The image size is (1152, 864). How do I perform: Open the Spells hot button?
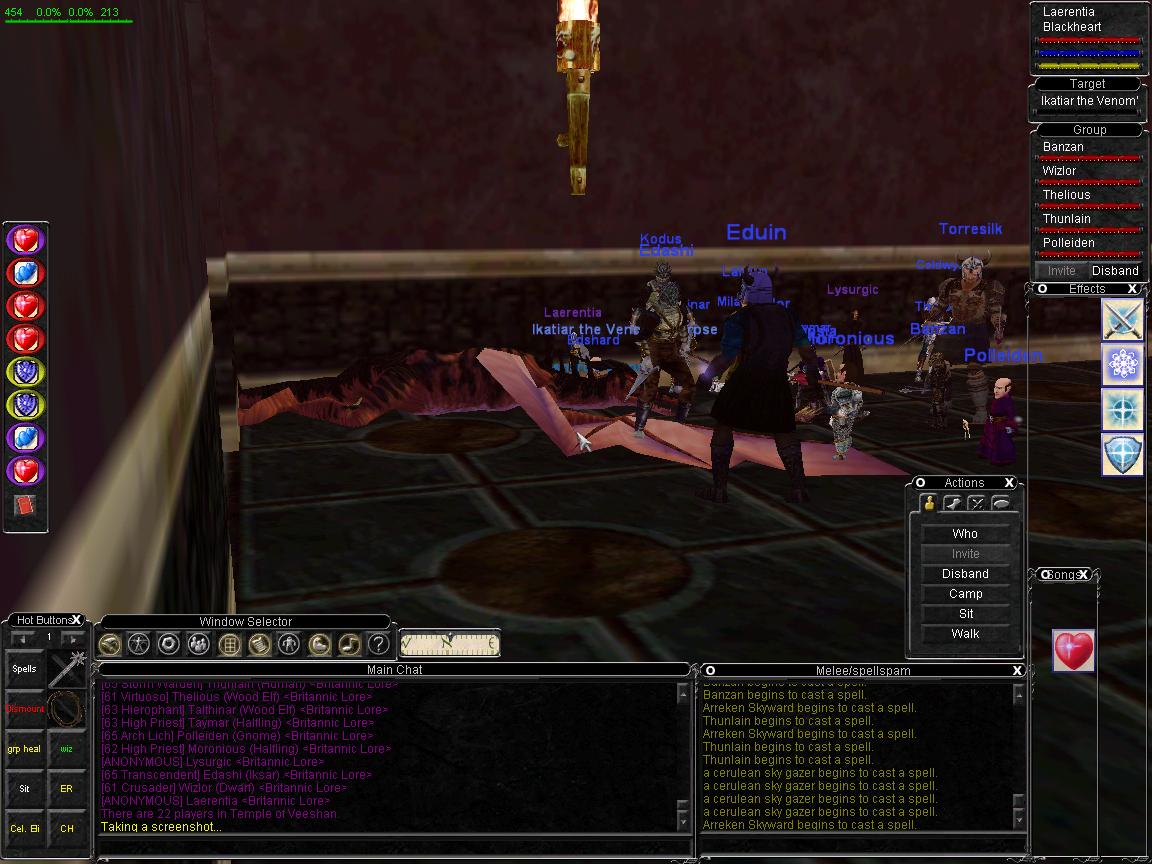click(x=25, y=669)
